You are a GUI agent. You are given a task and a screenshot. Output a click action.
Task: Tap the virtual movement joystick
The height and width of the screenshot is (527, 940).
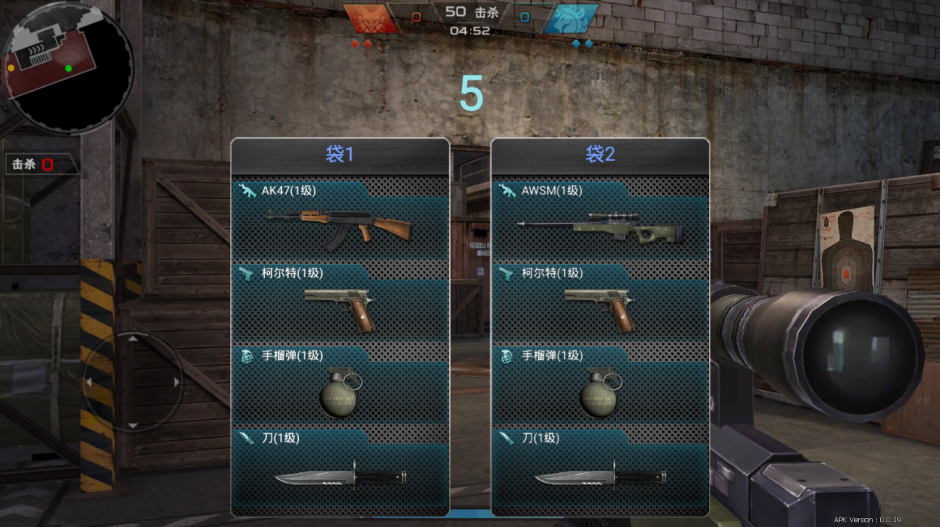[132, 382]
